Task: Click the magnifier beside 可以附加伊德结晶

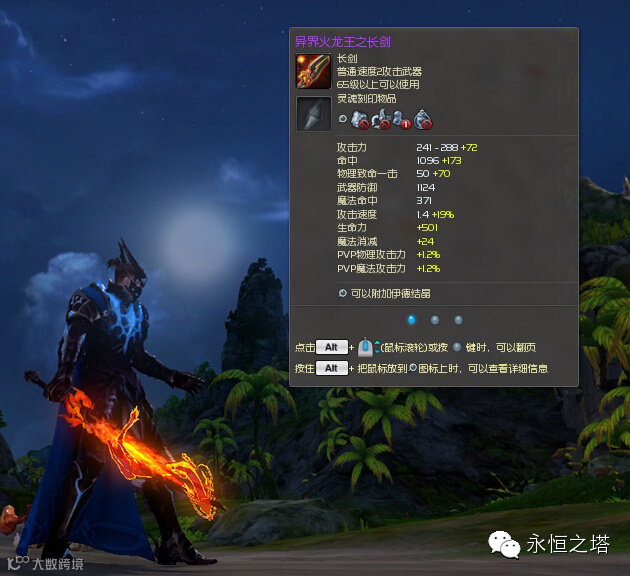Action: click(x=343, y=293)
